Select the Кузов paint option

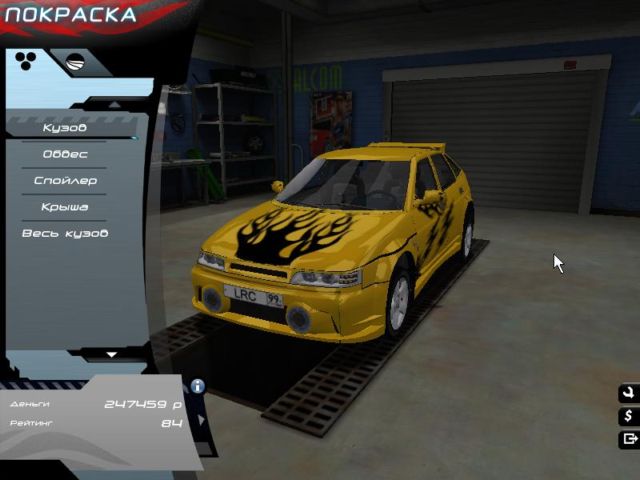coord(65,128)
